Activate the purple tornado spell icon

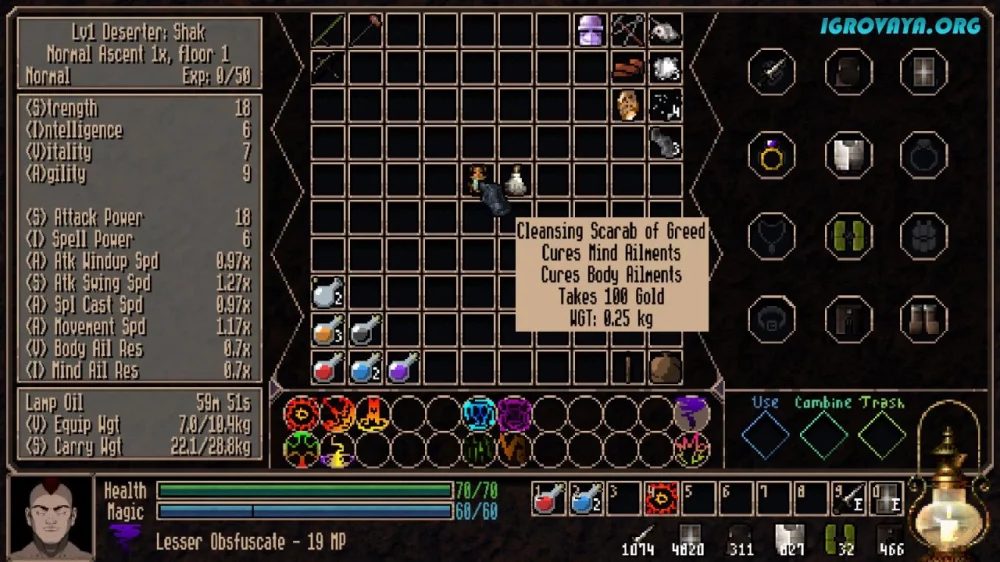pos(692,413)
